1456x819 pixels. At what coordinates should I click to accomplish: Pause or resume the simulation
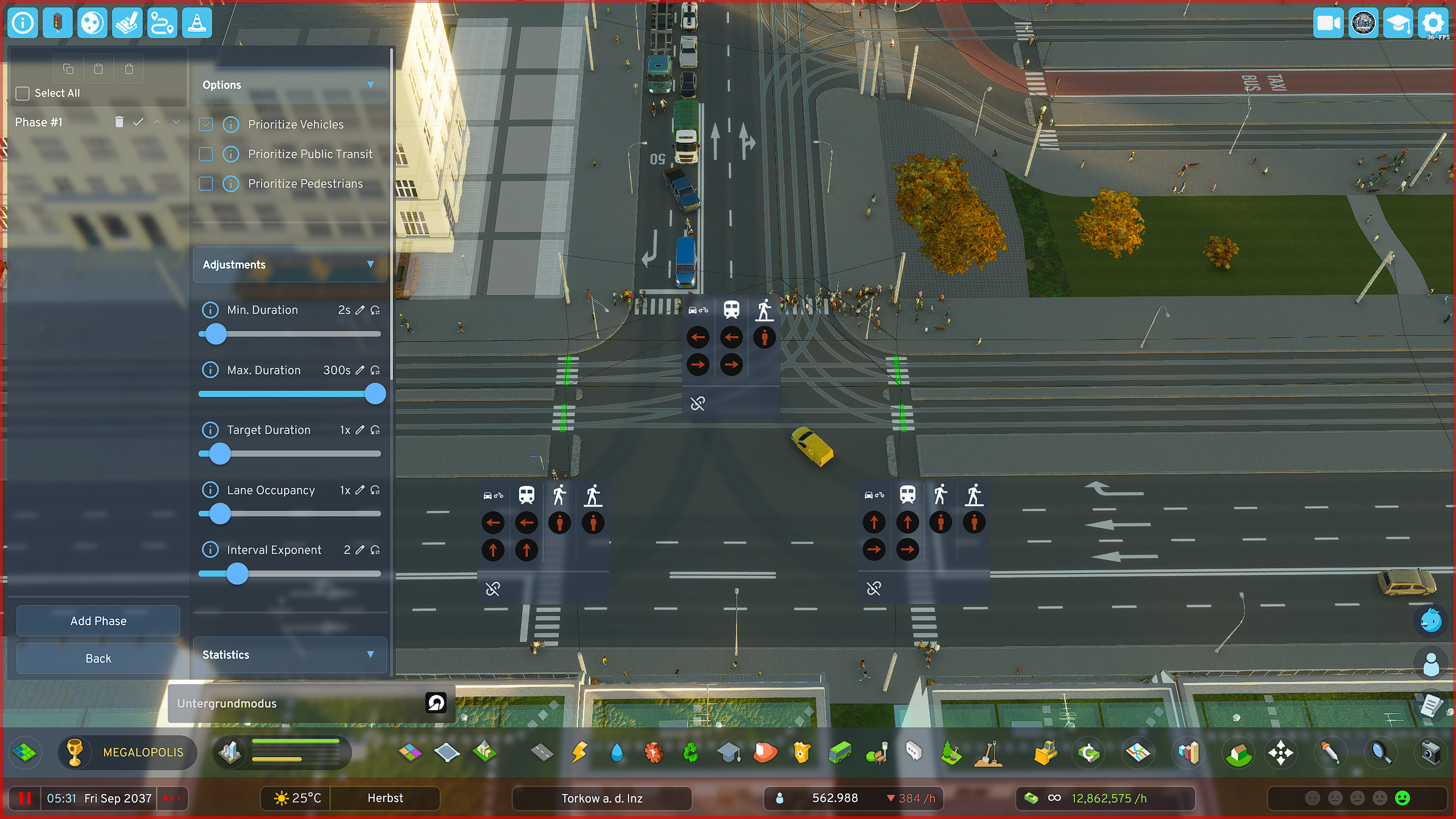[x=24, y=798]
